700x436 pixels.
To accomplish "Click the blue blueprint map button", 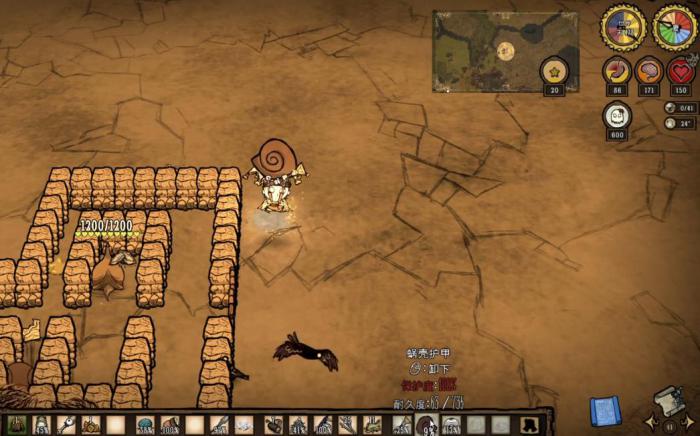I will click(605, 409).
